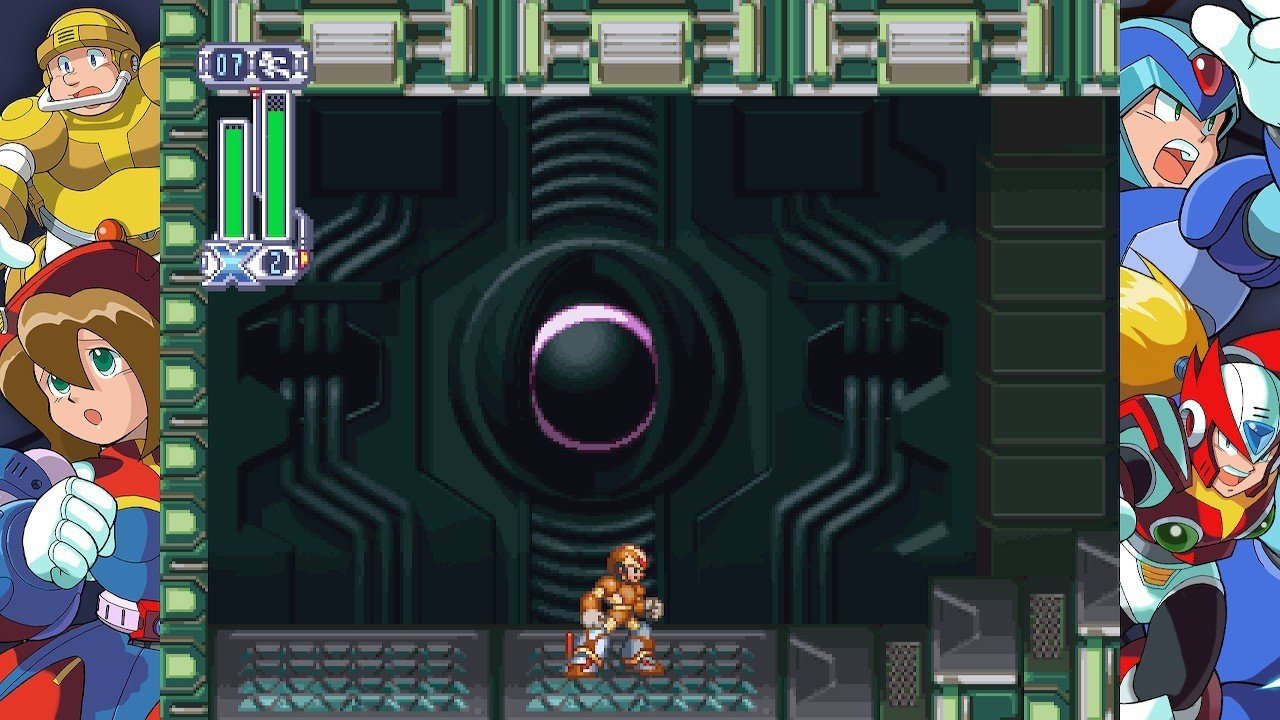Click the red indicator above the weapon gauge
Image resolution: width=1280 pixels, height=720 pixels.
(x=254, y=90)
